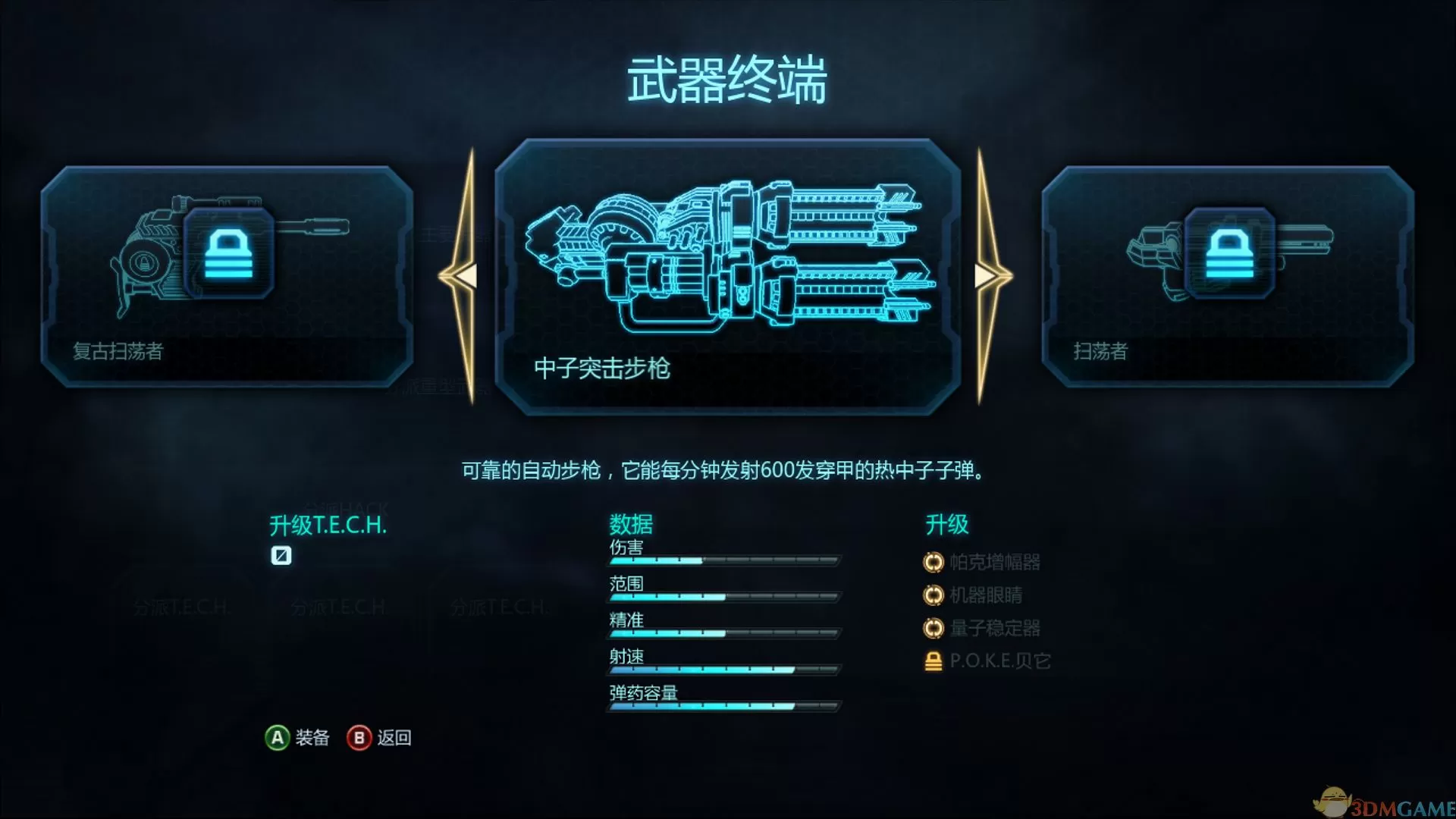Click the locked P.O.K.E.贝它 upgrade icon

pos(932,661)
